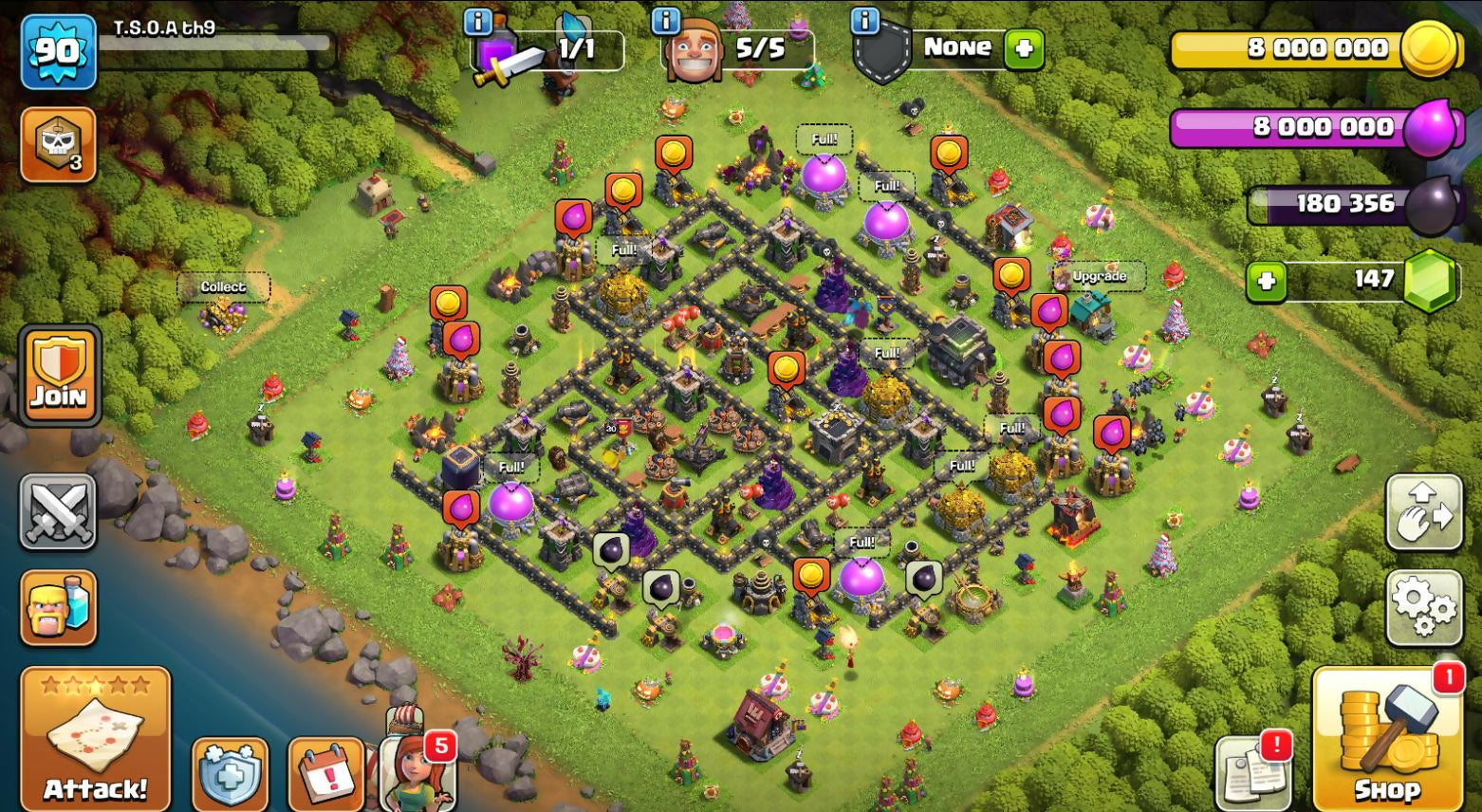Open the skull badge marked 3
The image size is (1482, 812).
[x=58, y=144]
